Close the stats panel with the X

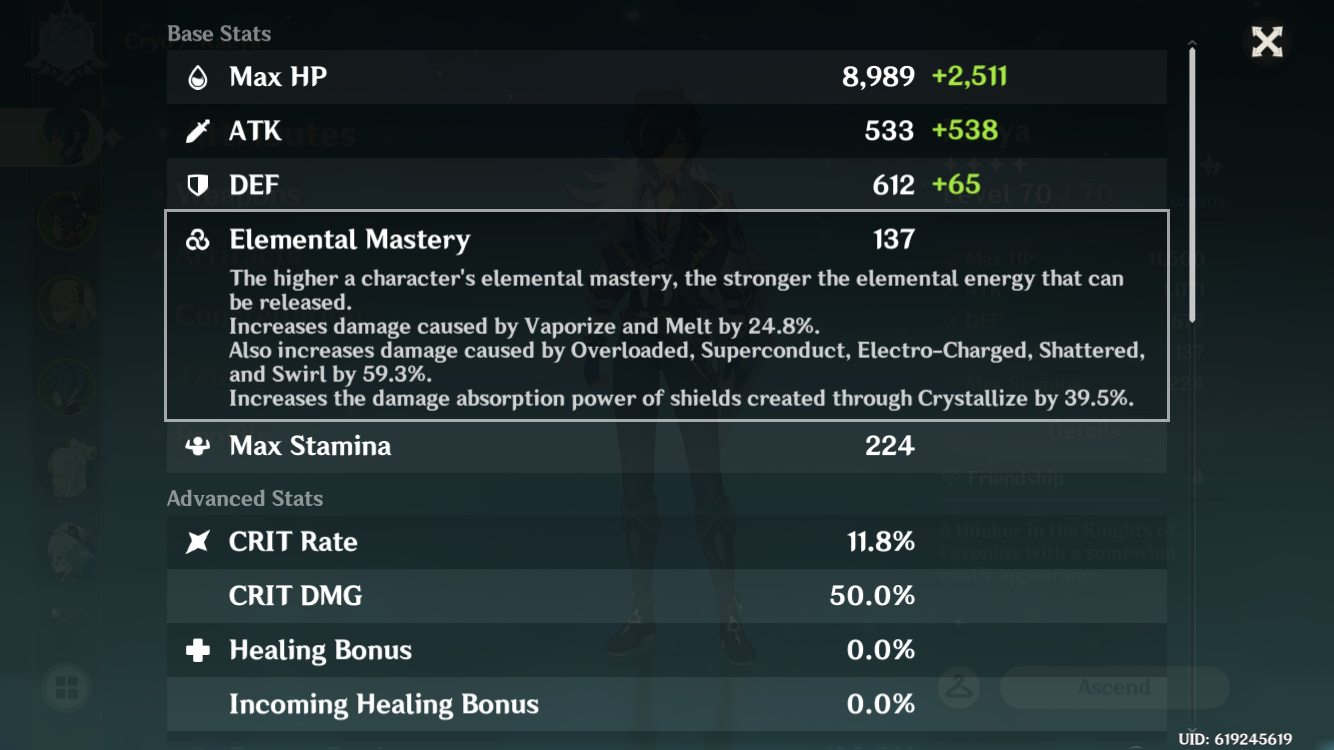pyautogui.click(x=1266, y=41)
